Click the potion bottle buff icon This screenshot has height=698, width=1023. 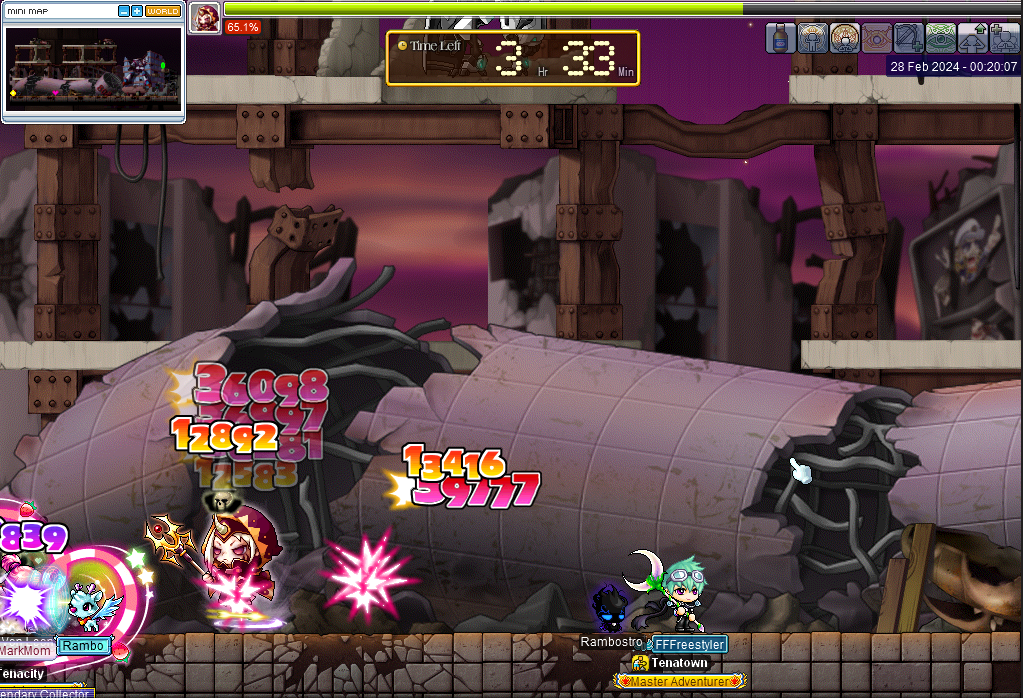click(x=781, y=38)
